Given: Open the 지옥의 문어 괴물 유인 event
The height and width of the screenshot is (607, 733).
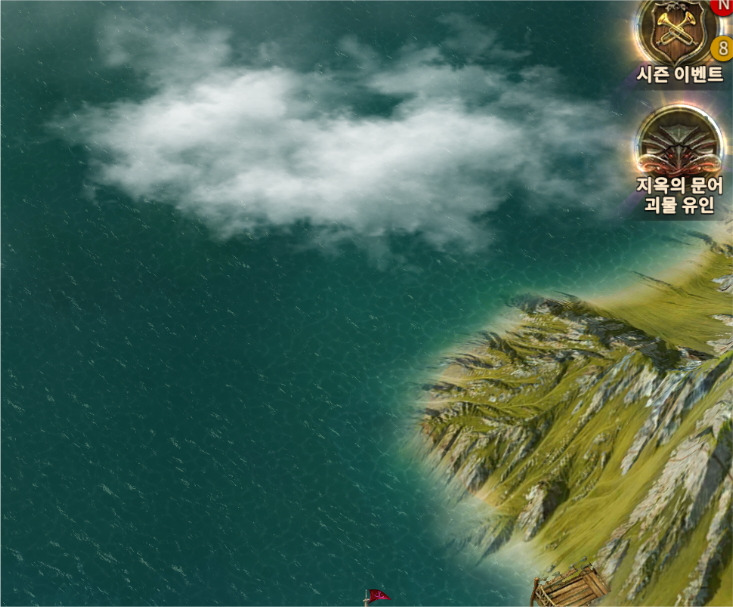Looking at the screenshot, I should pos(679,143).
